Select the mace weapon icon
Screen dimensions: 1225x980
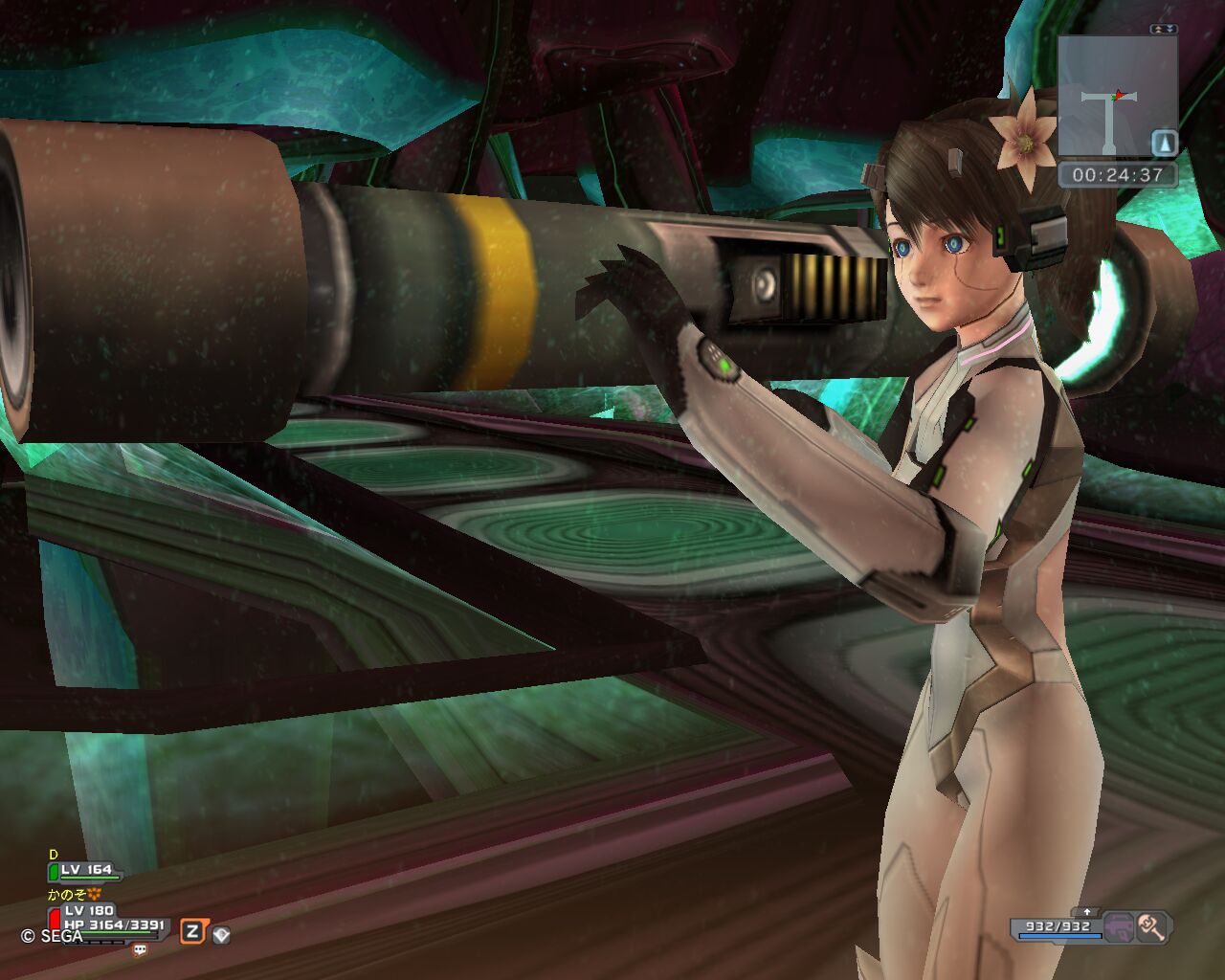click(x=1151, y=926)
